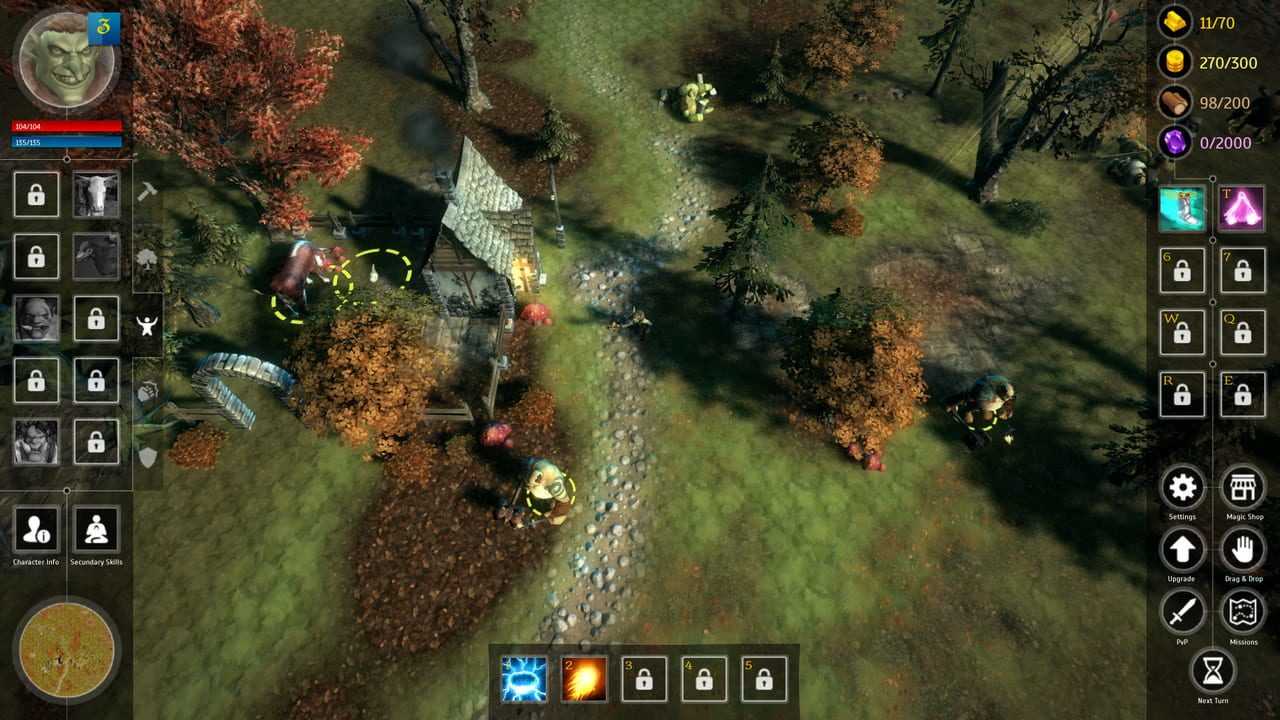
Task: Activate the Drag & Drop hand button
Action: pos(1243,549)
